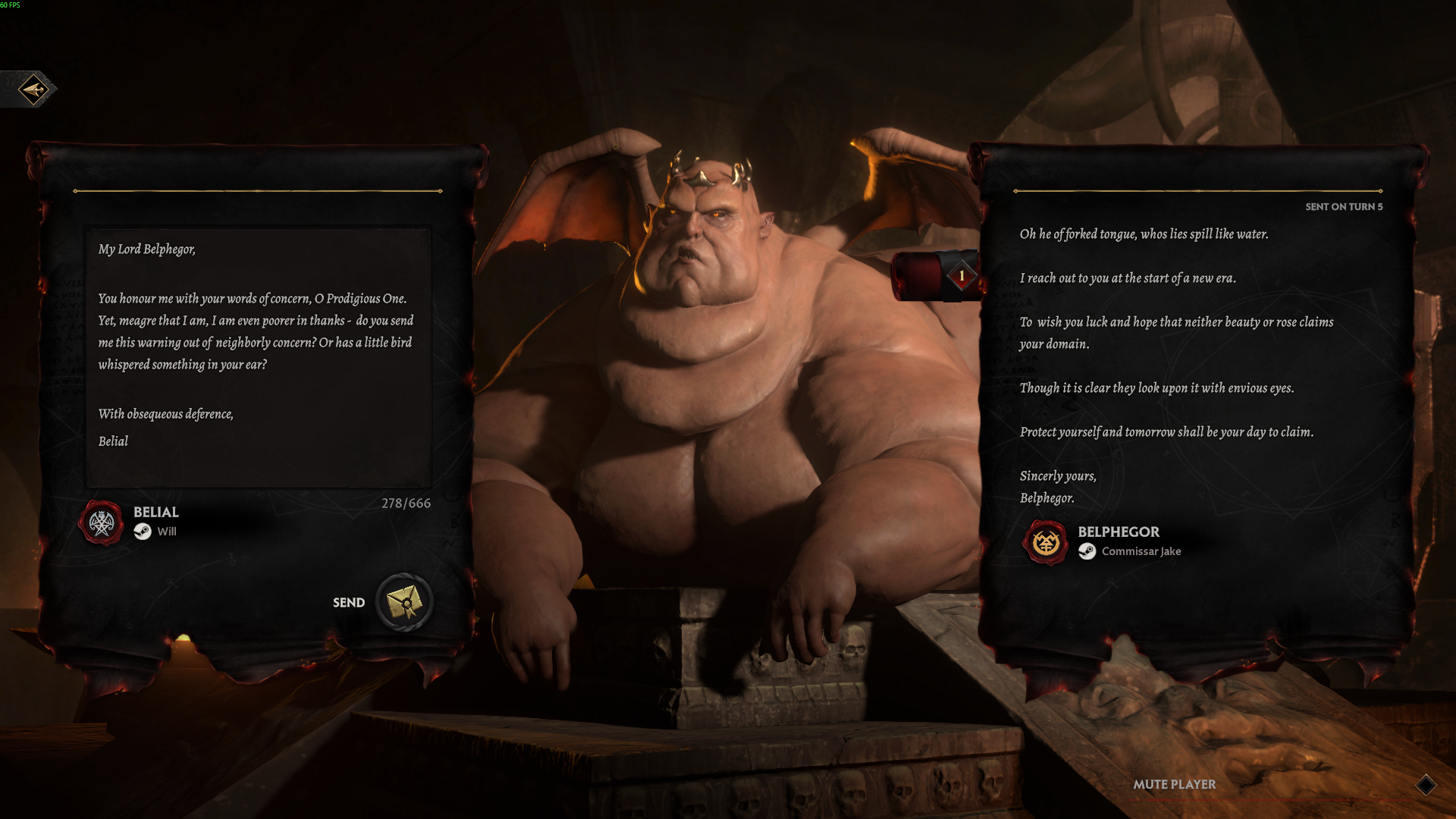Click into the message text box
Screen dimensions: 1456x819
(x=258, y=356)
